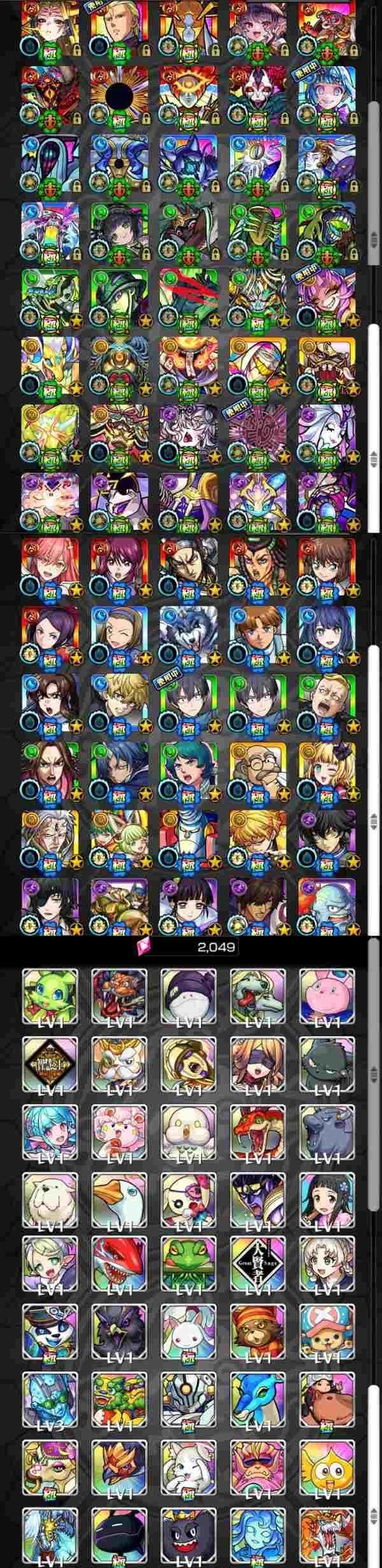
Task: Select the pink round pig tile
Action: (x=326, y=992)
